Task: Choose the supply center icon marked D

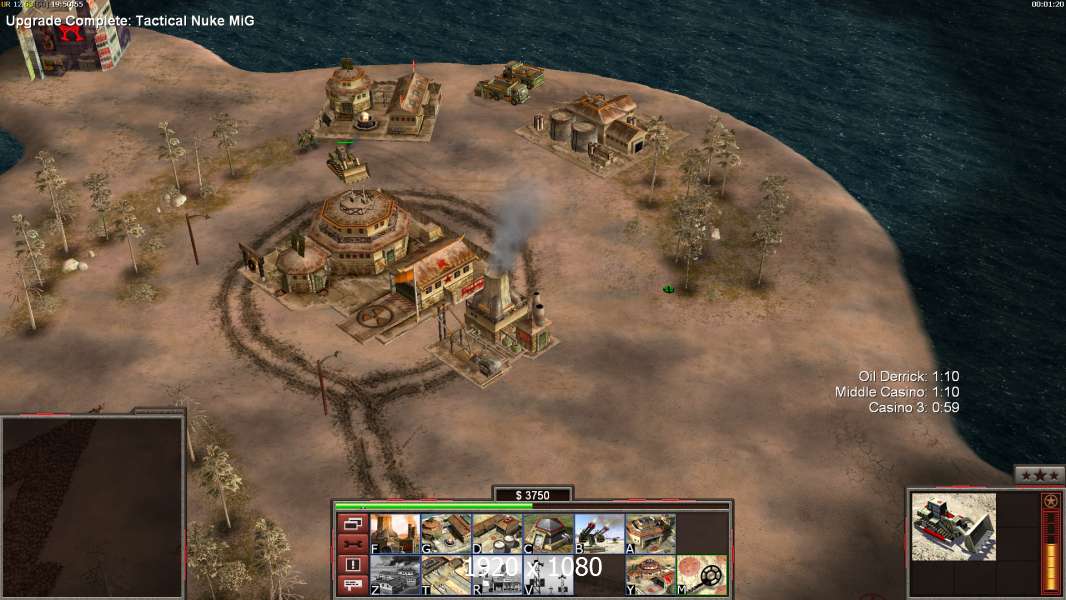Action: (x=496, y=534)
